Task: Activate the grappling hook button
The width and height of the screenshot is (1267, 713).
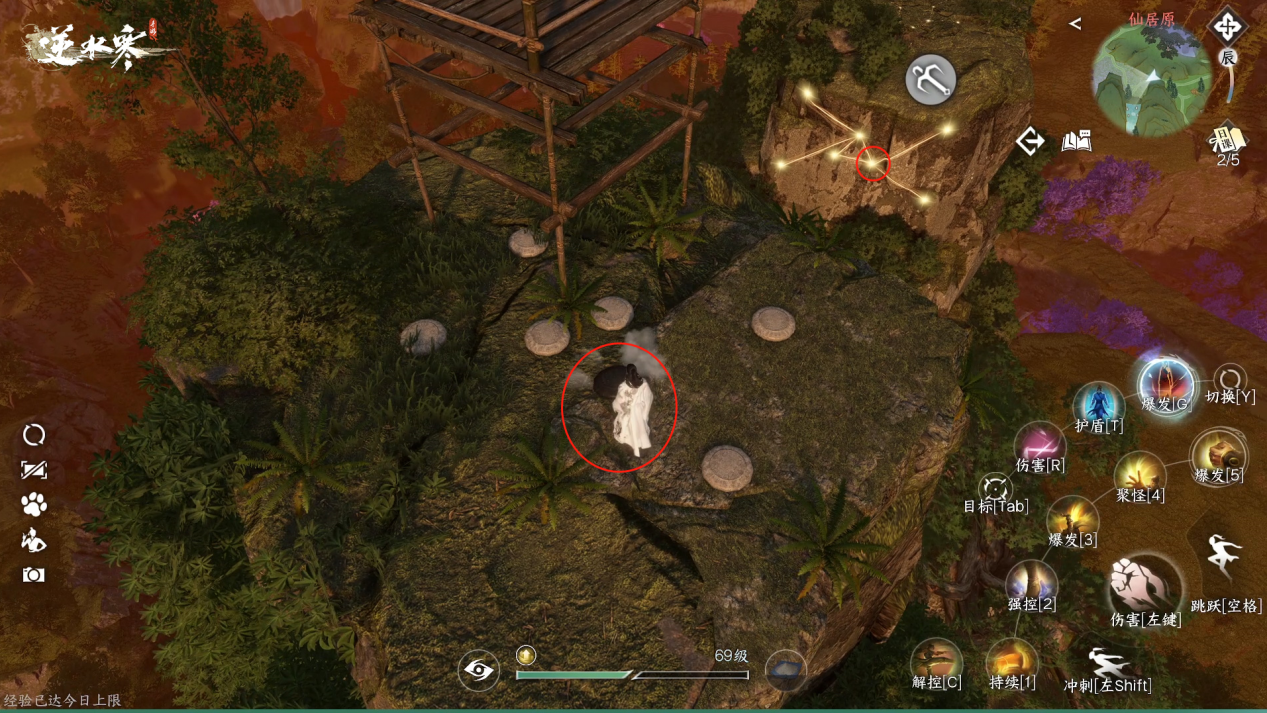Action: click(x=930, y=80)
